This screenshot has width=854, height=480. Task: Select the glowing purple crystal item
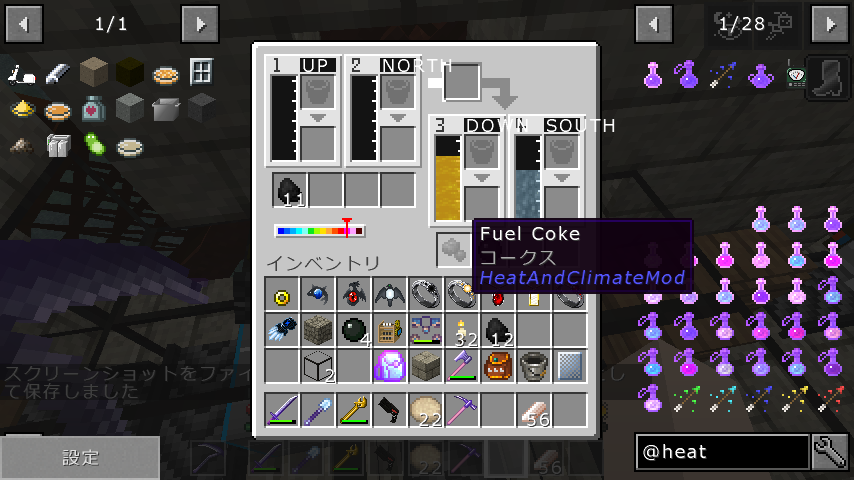tap(389, 366)
